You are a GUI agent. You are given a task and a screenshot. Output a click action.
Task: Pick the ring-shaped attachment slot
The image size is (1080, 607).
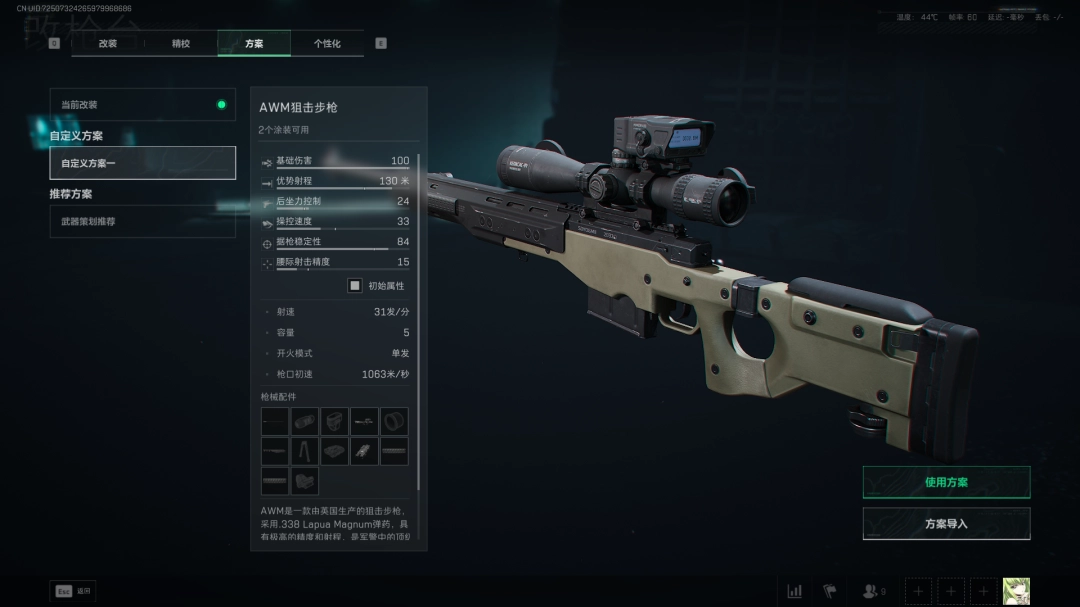coord(394,421)
